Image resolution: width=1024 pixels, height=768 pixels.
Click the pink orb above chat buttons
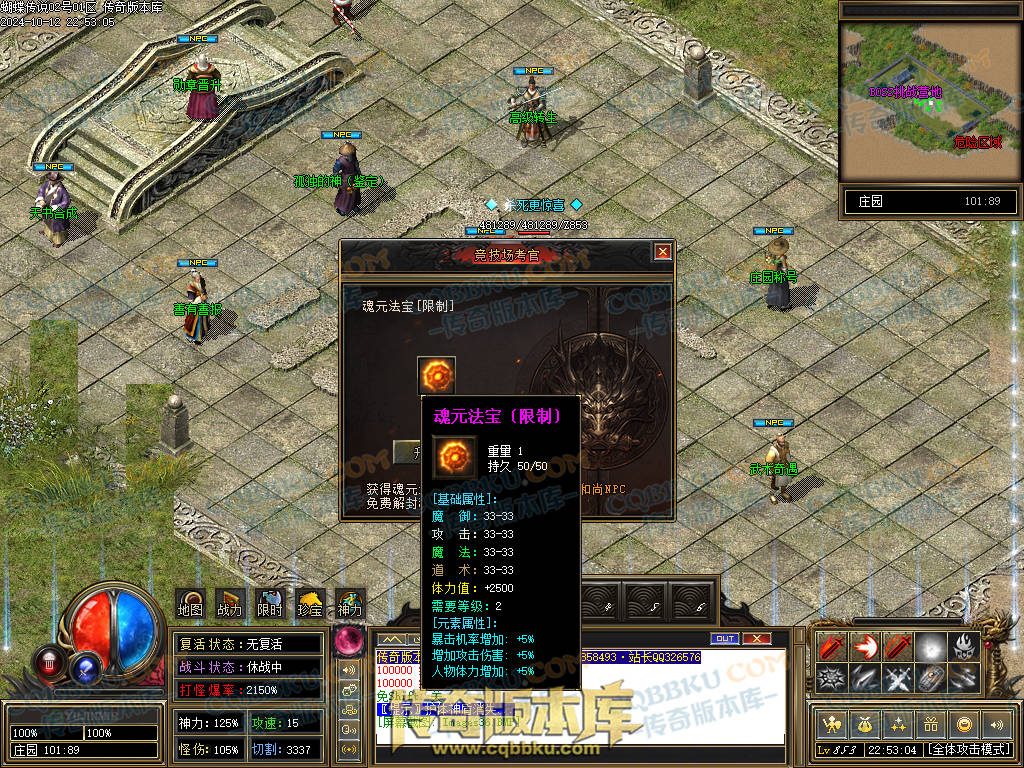[x=349, y=639]
